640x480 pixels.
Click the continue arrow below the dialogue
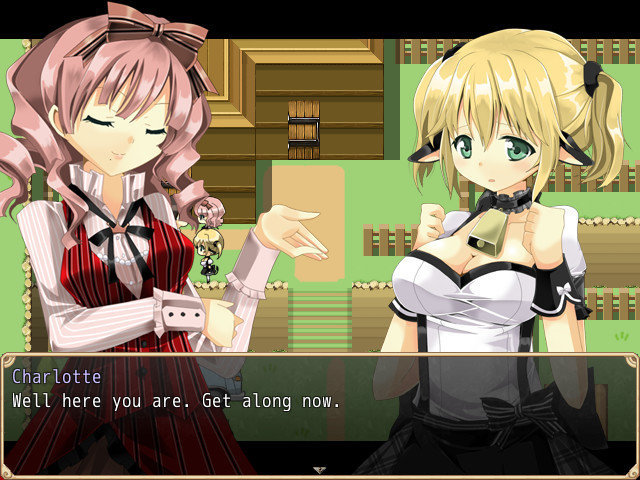coord(319,468)
